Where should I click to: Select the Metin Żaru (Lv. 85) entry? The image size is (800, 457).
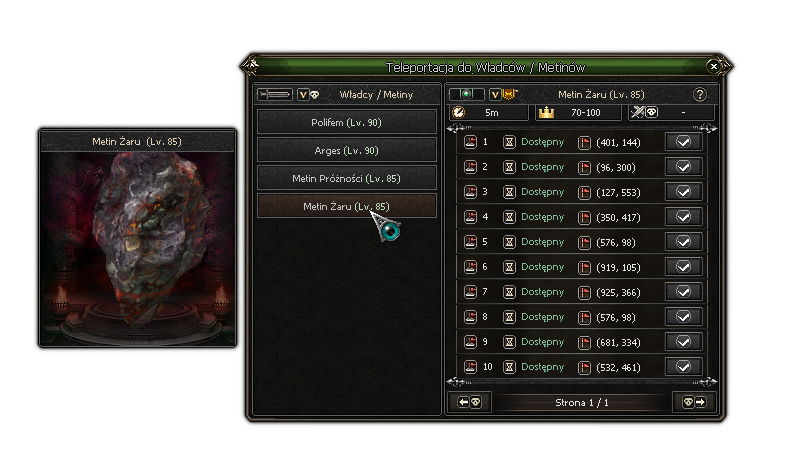(347, 206)
